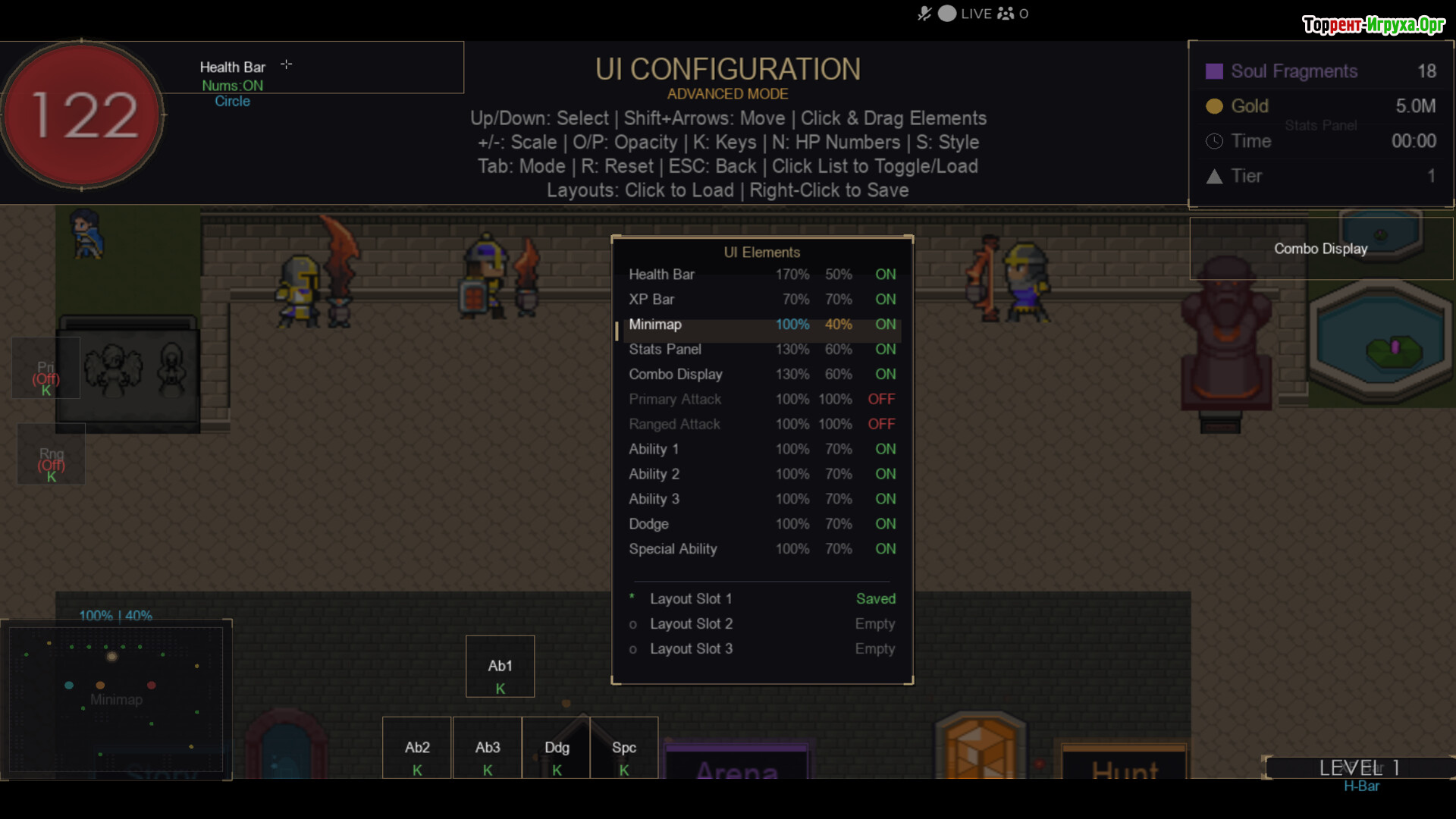Toggle Combo Display in the elements list
Image resolution: width=1456 pixels, height=819 pixels.
(761, 375)
